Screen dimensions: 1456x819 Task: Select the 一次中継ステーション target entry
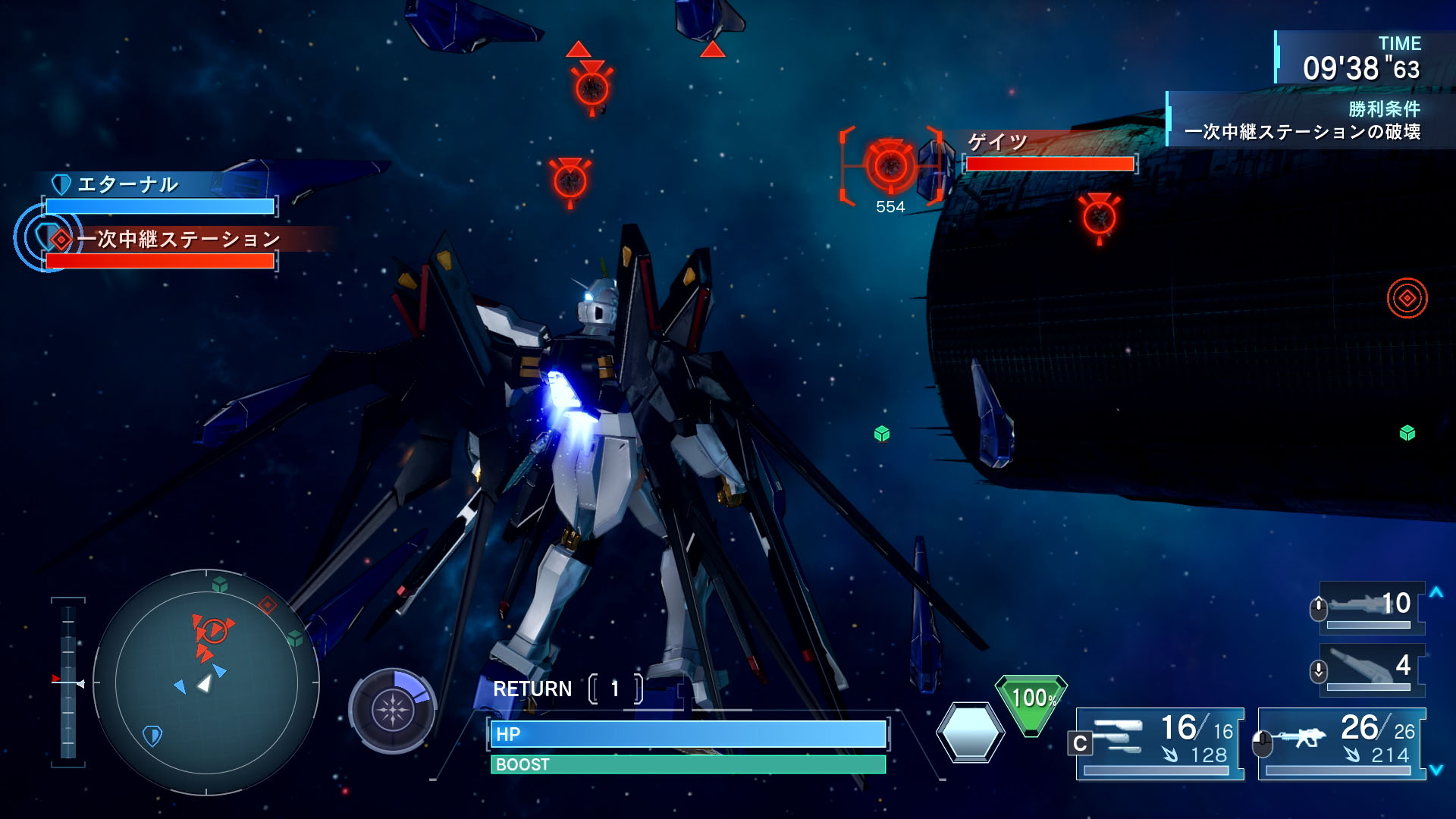click(x=163, y=249)
